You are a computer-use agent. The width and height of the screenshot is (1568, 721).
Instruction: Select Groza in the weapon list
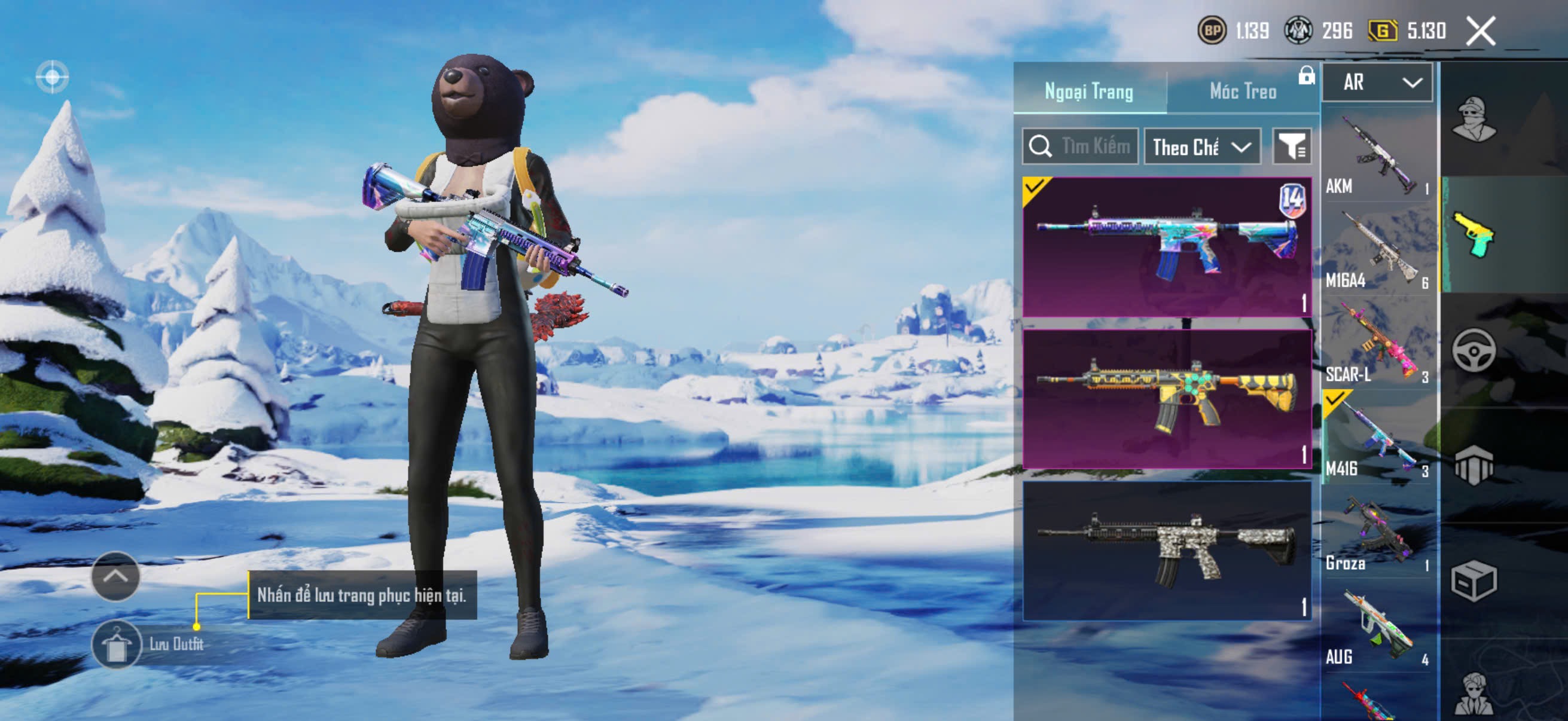click(x=1377, y=533)
